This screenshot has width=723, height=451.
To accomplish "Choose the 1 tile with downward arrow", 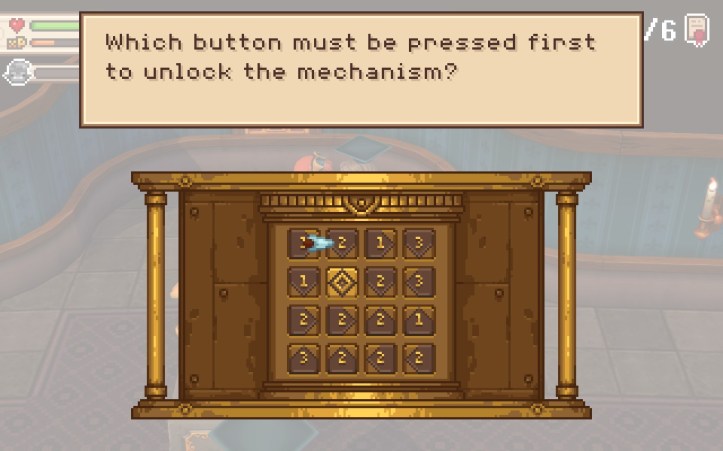I will click(304, 281).
